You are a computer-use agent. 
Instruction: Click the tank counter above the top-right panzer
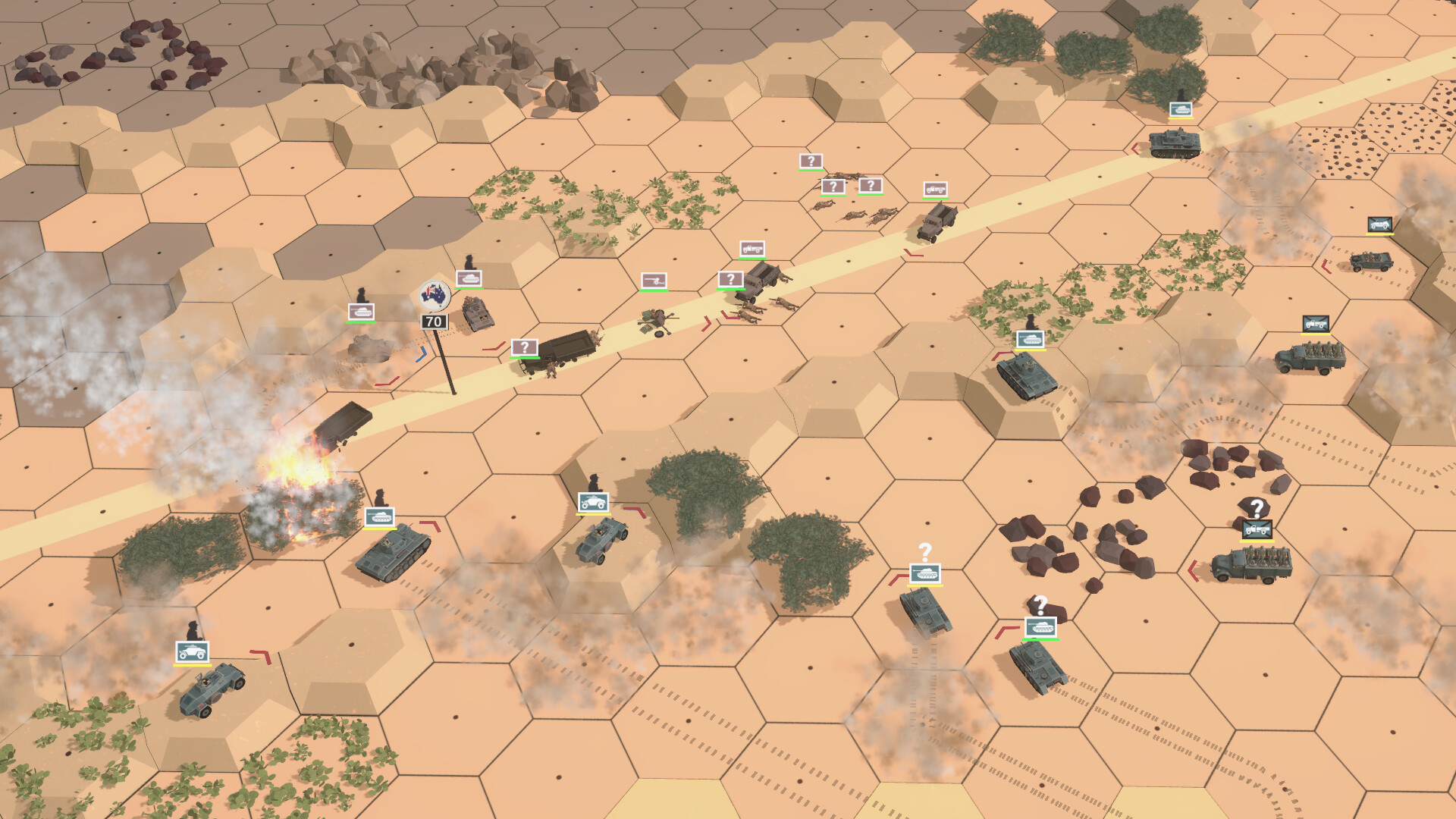[x=1181, y=108]
